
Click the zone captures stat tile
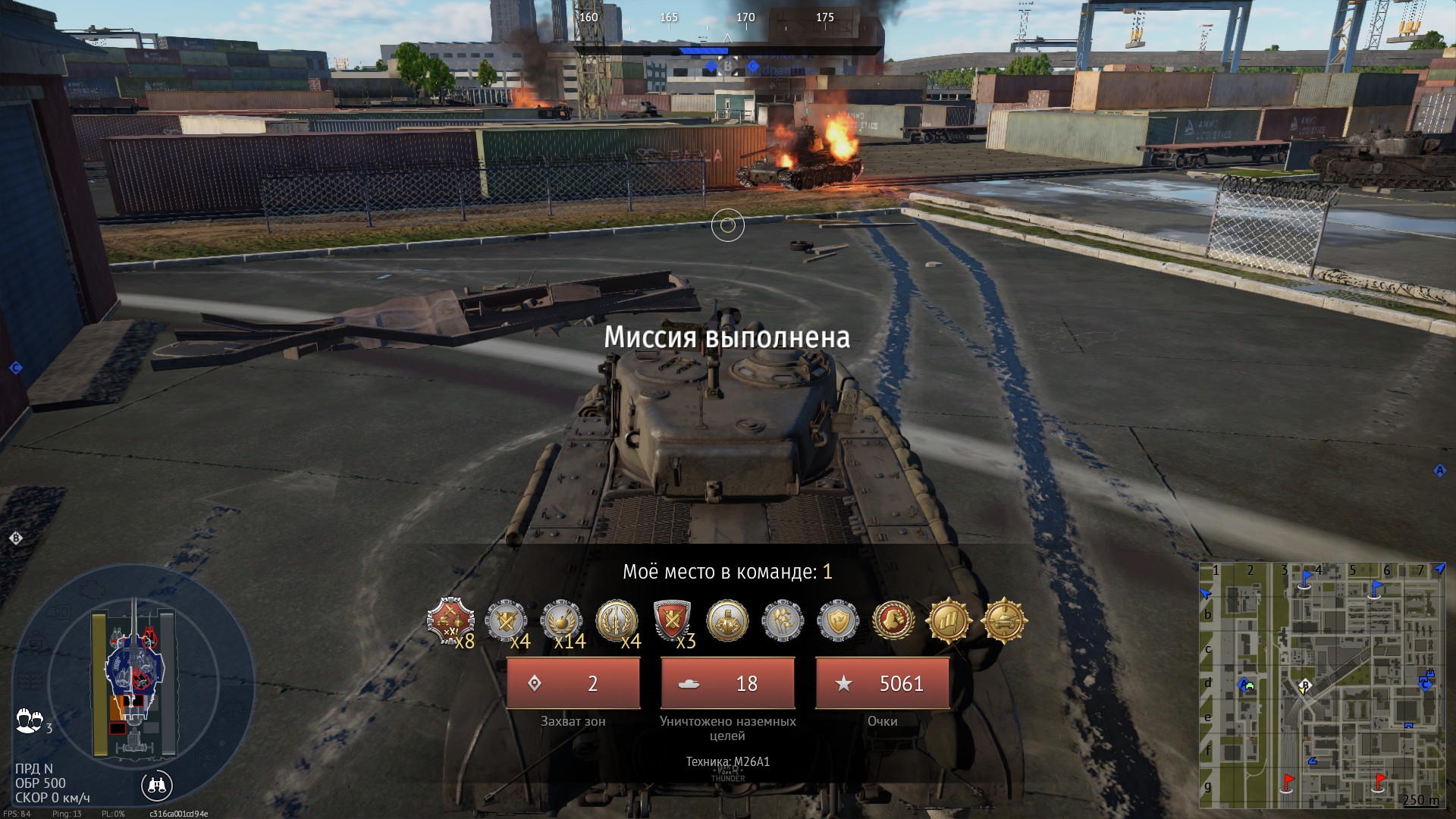[573, 683]
